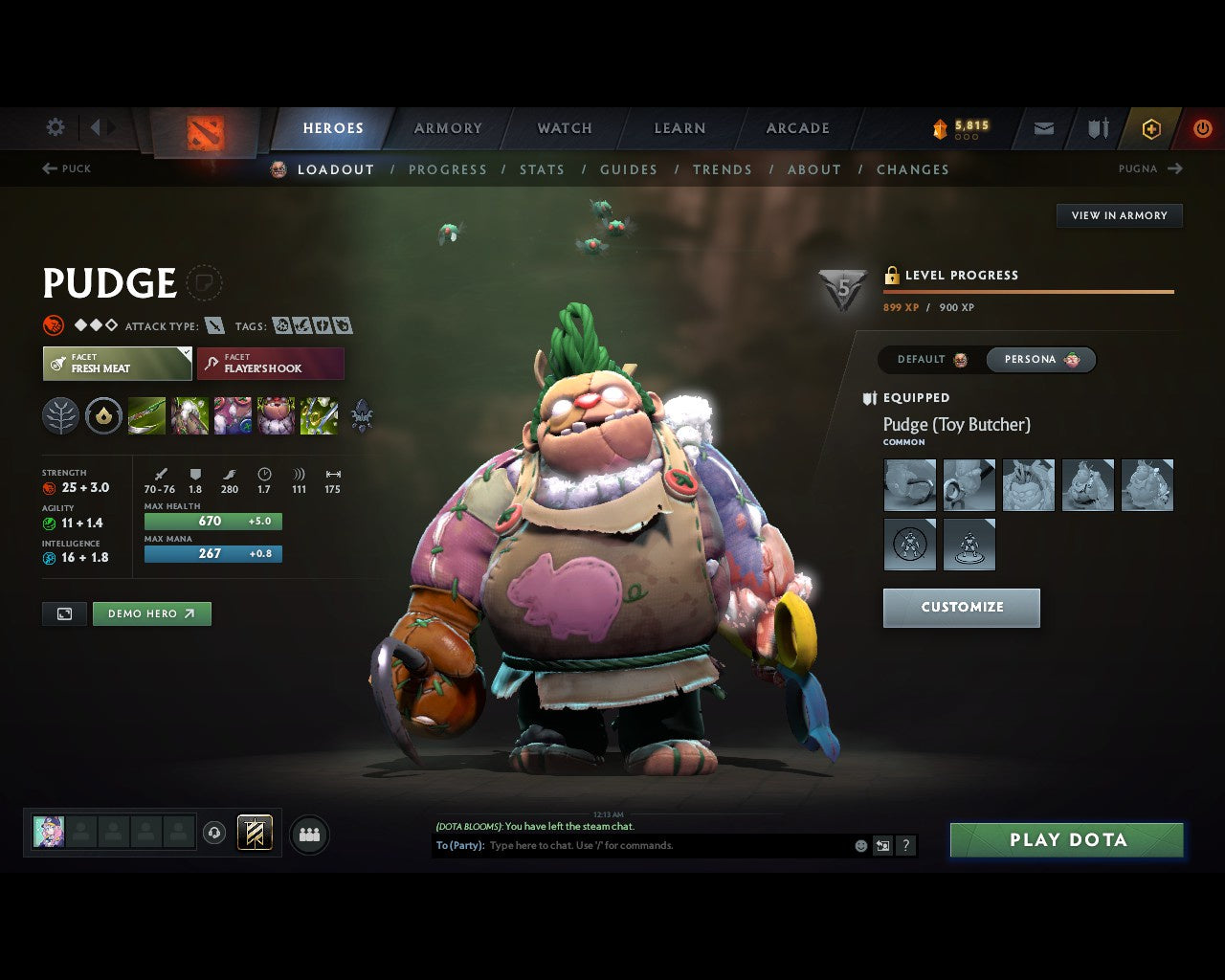1225x980 pixels.
Task: Start matchmaking with Play Dota button
Action: [1066, 840]
